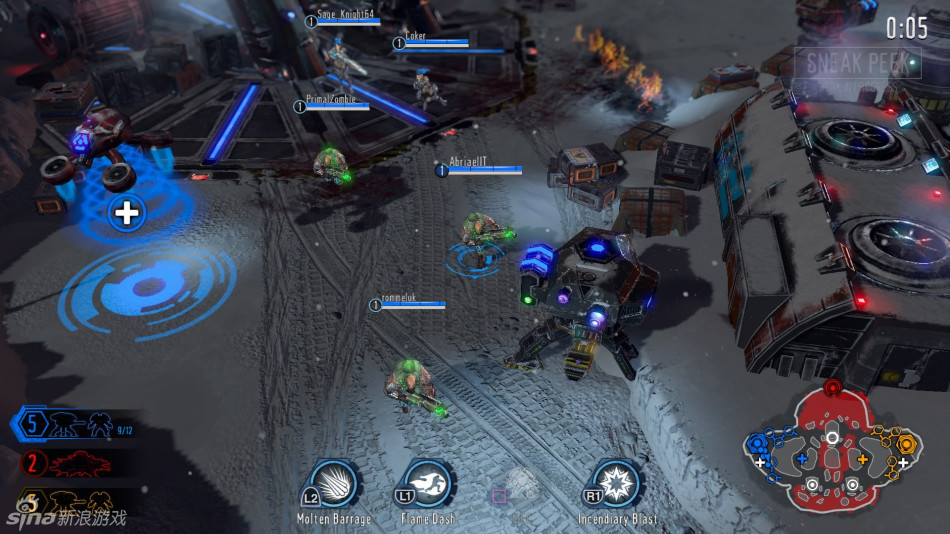Screen dimensions: 950x534
Task: Activate the Molten Barrage ability
Action: coord(330,485)
